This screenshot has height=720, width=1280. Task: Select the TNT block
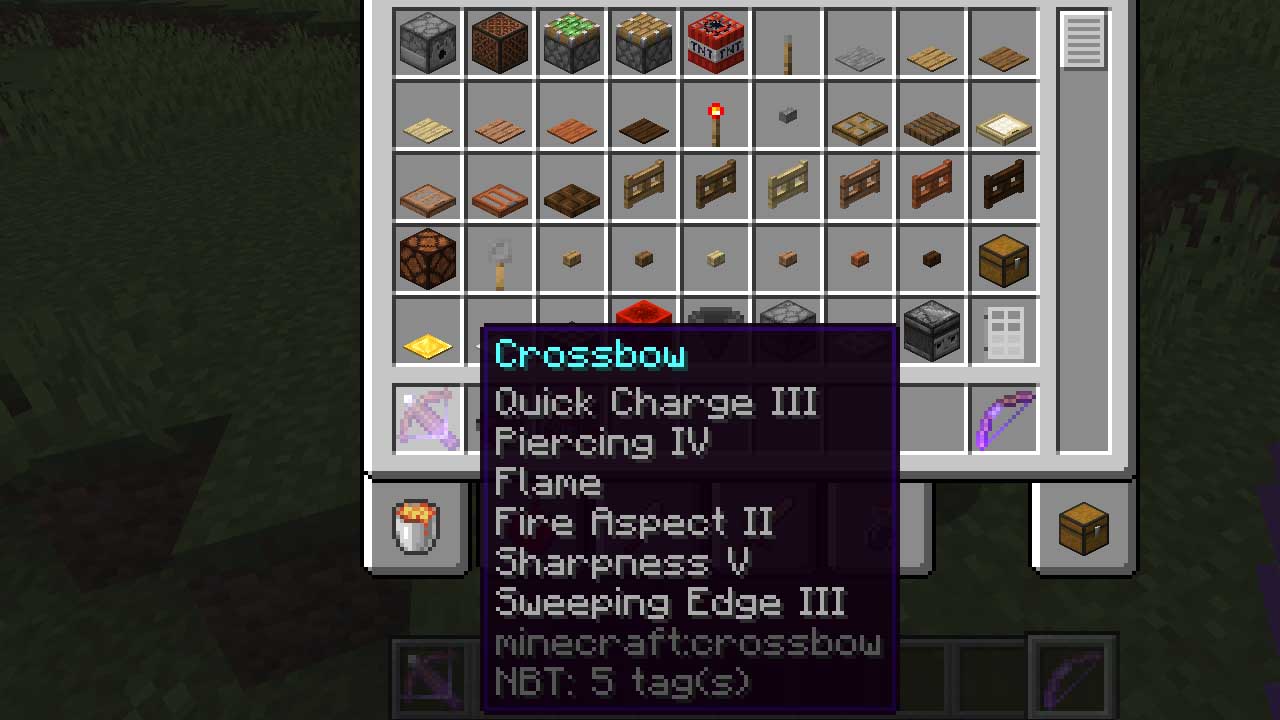pyautogui.click(x=715, y=42)
